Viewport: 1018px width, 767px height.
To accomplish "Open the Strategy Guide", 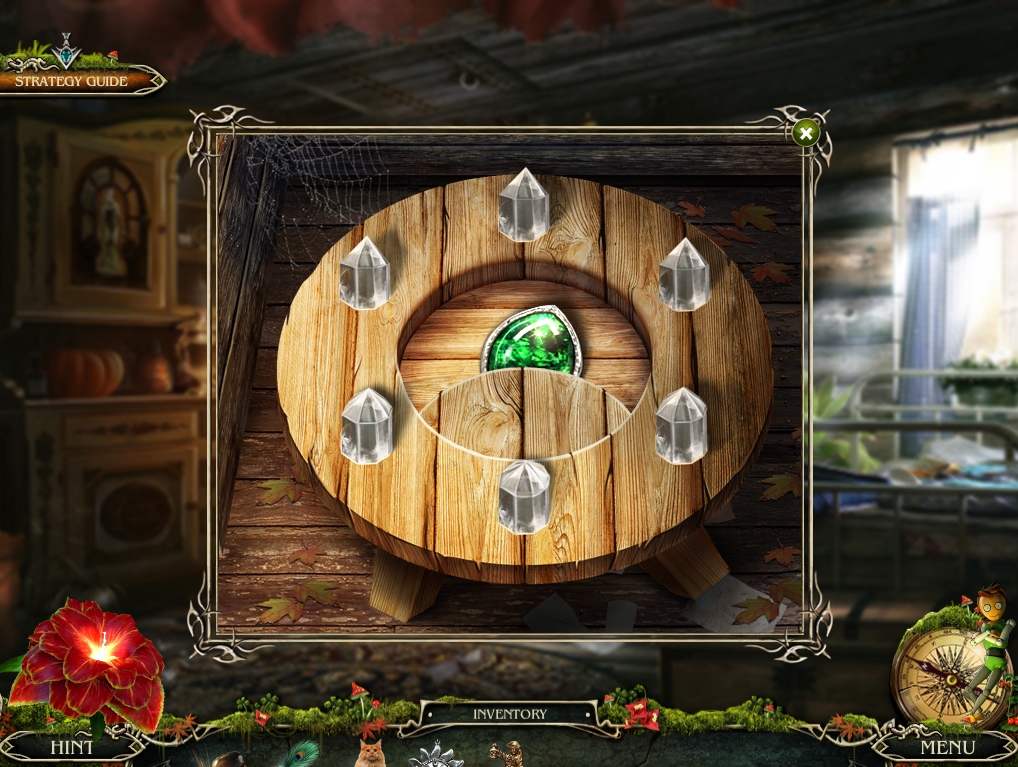I will [72, 81].
